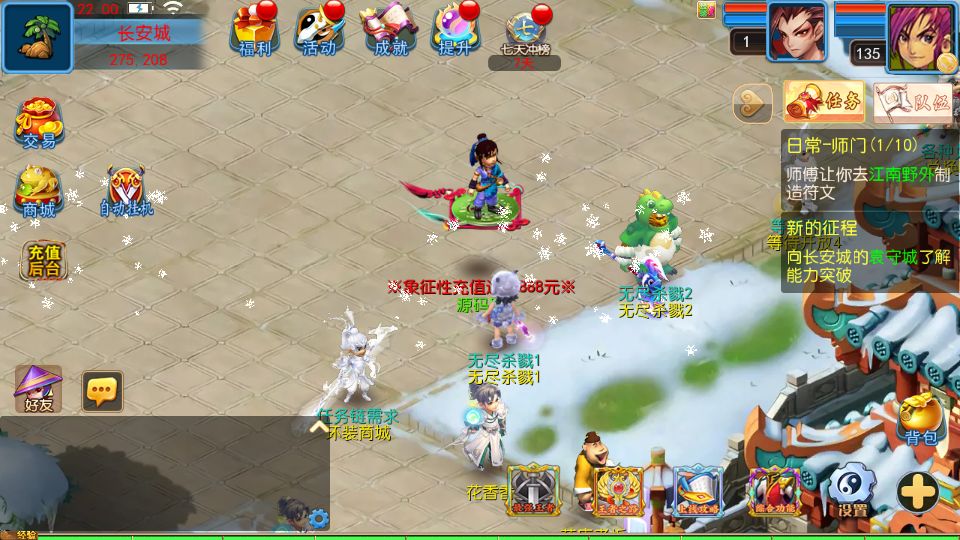The height and width of the screenshot is (540, 960).
Task: Open the 提升 upgrade orb icon
Action: pyautogui.click(x=455, y=31)
